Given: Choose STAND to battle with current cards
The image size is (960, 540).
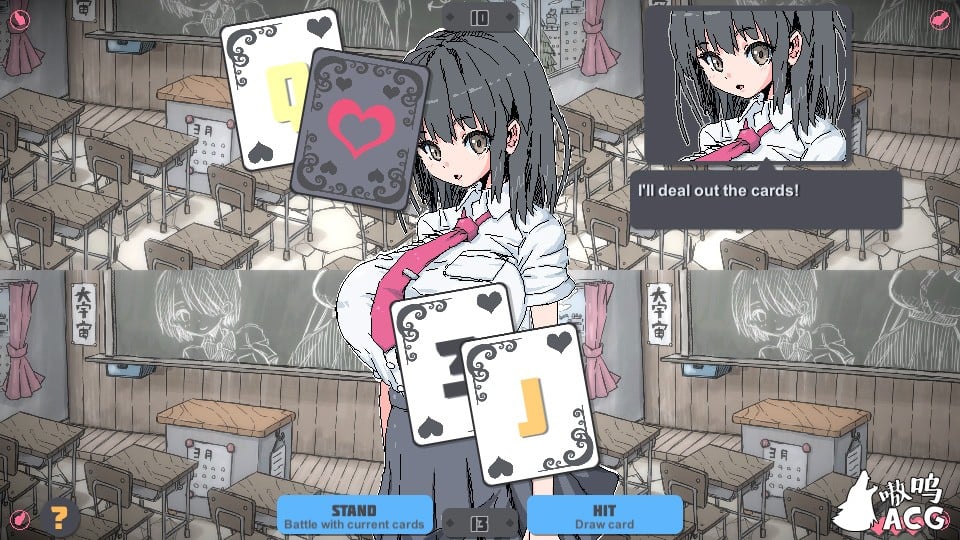Looking at the screenshot, I should click(354, 515).
